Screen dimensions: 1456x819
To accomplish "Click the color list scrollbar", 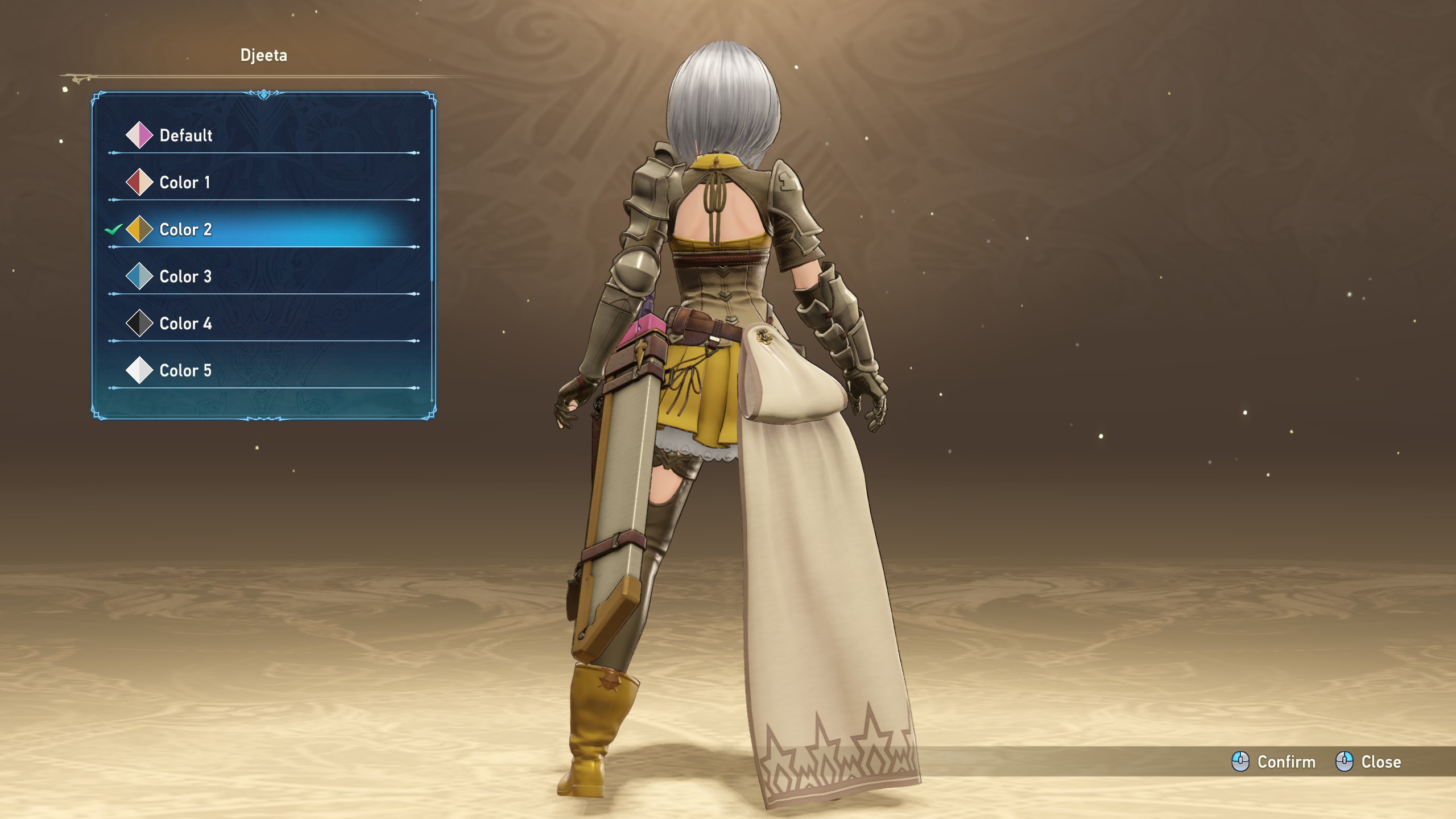I will pos(432,196).
